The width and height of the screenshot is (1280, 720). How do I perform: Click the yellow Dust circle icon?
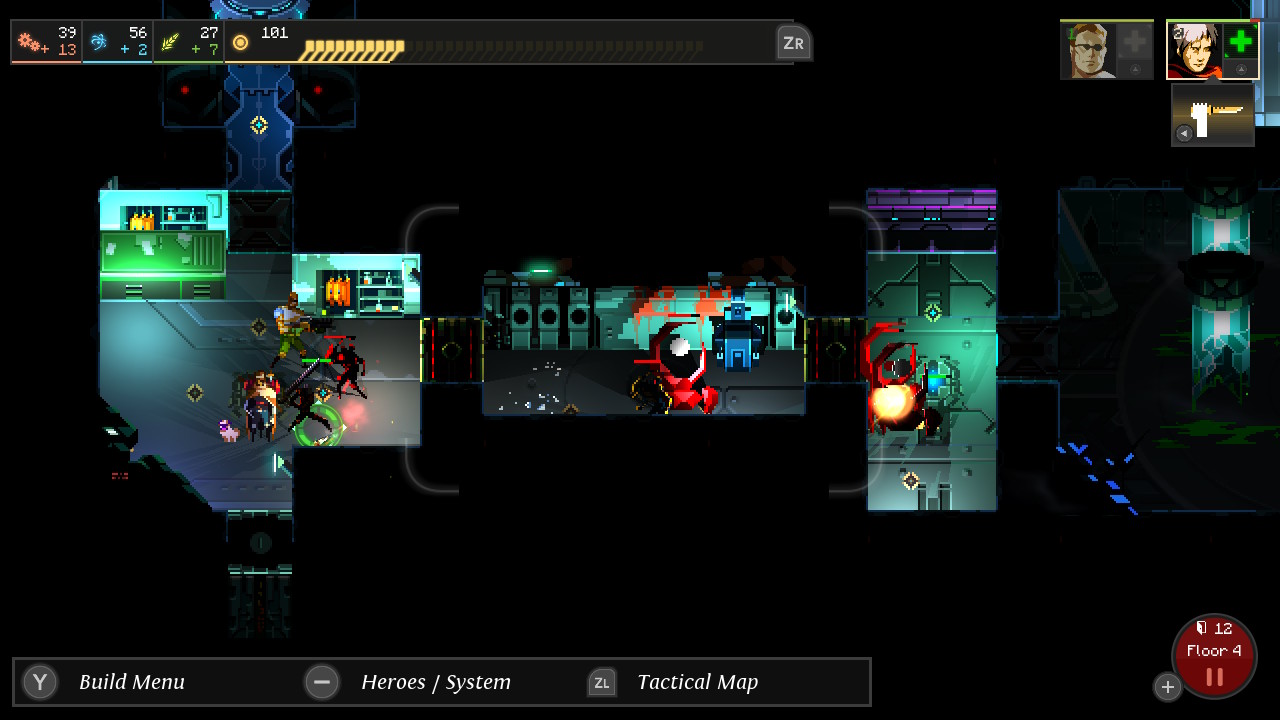tap(239, 42)
